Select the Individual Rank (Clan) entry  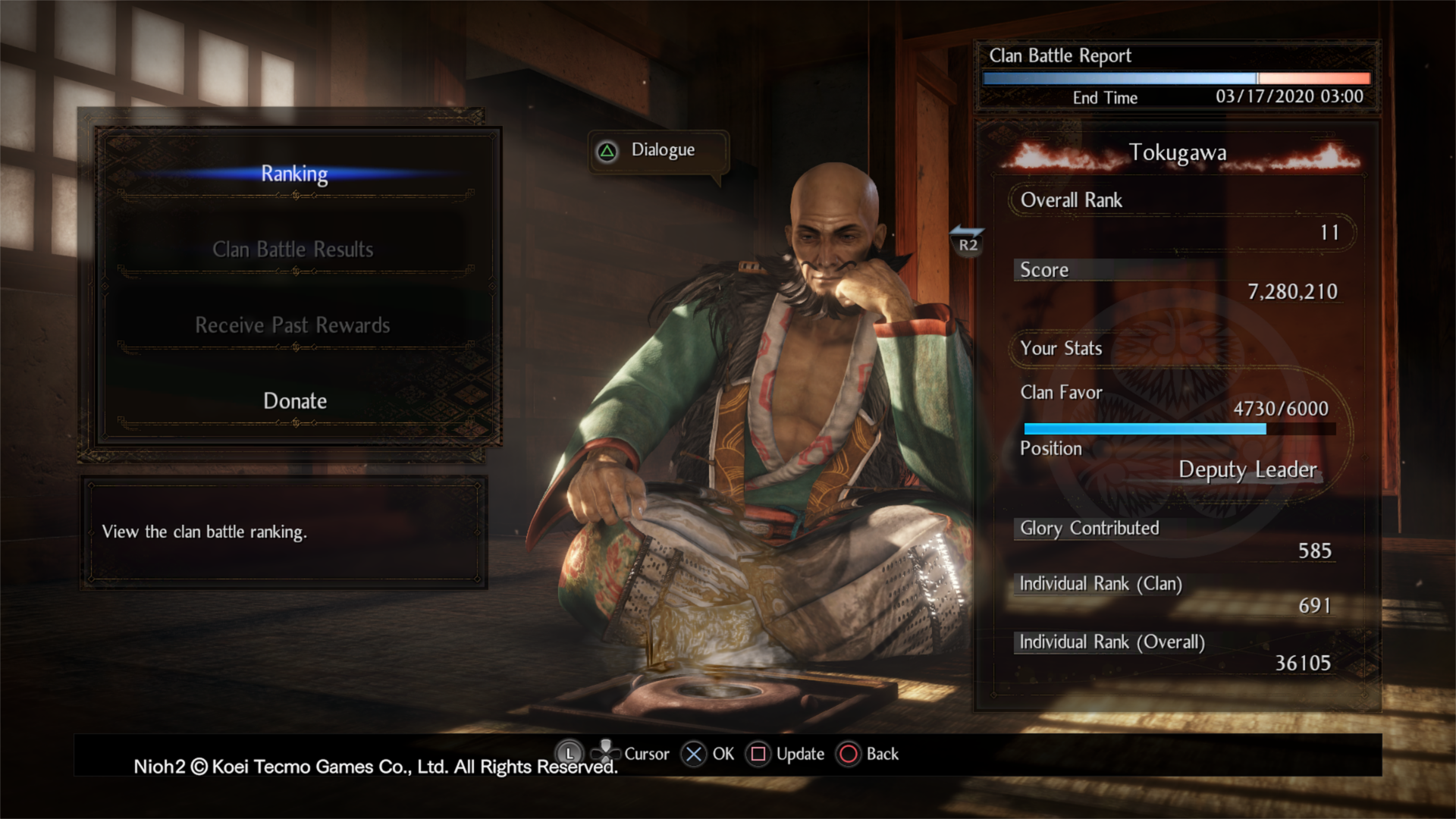click(x=1100, y=584)
